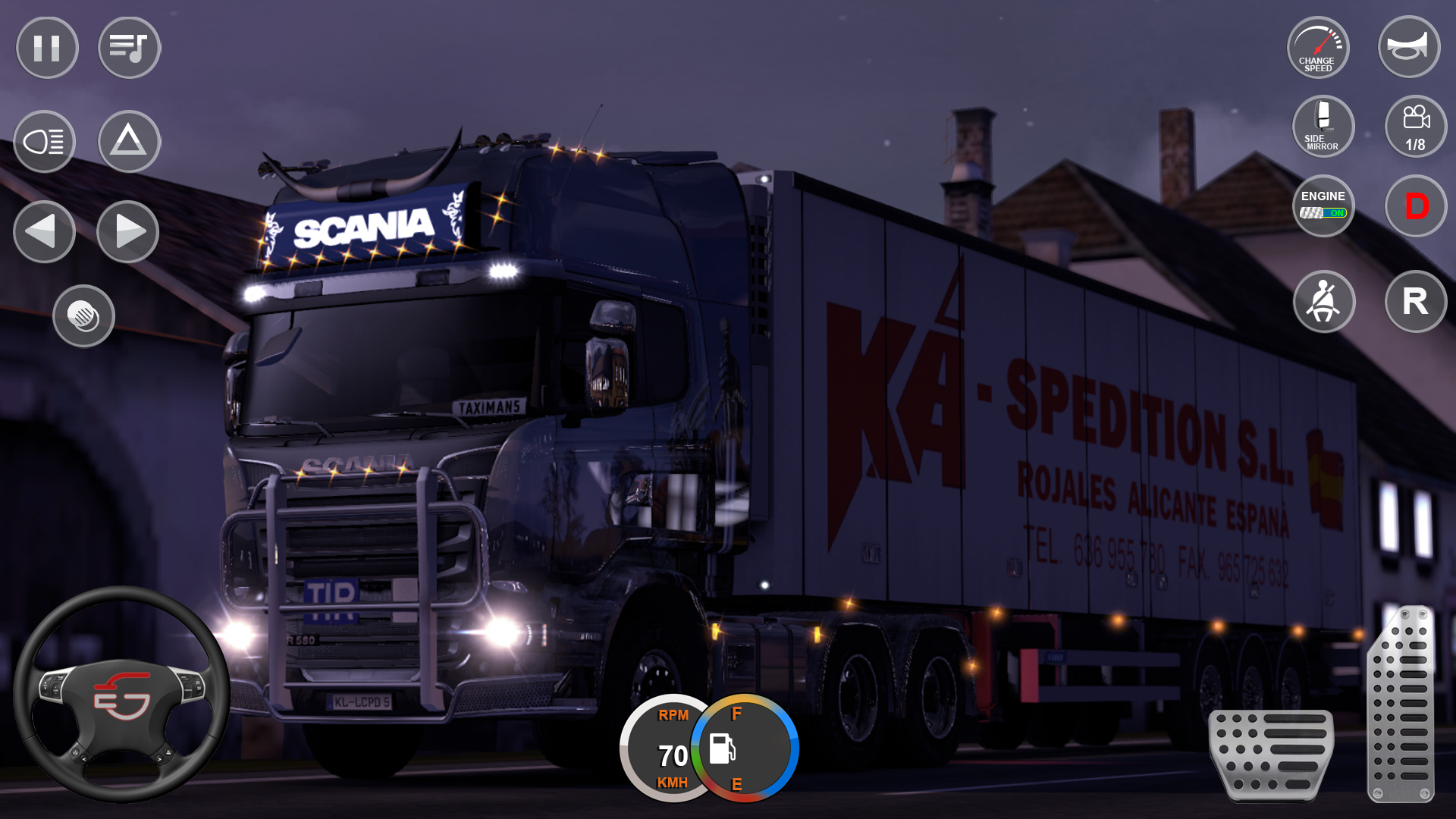Mute the in-game music icon
The image size is (1456, 819).
[129, 47]
